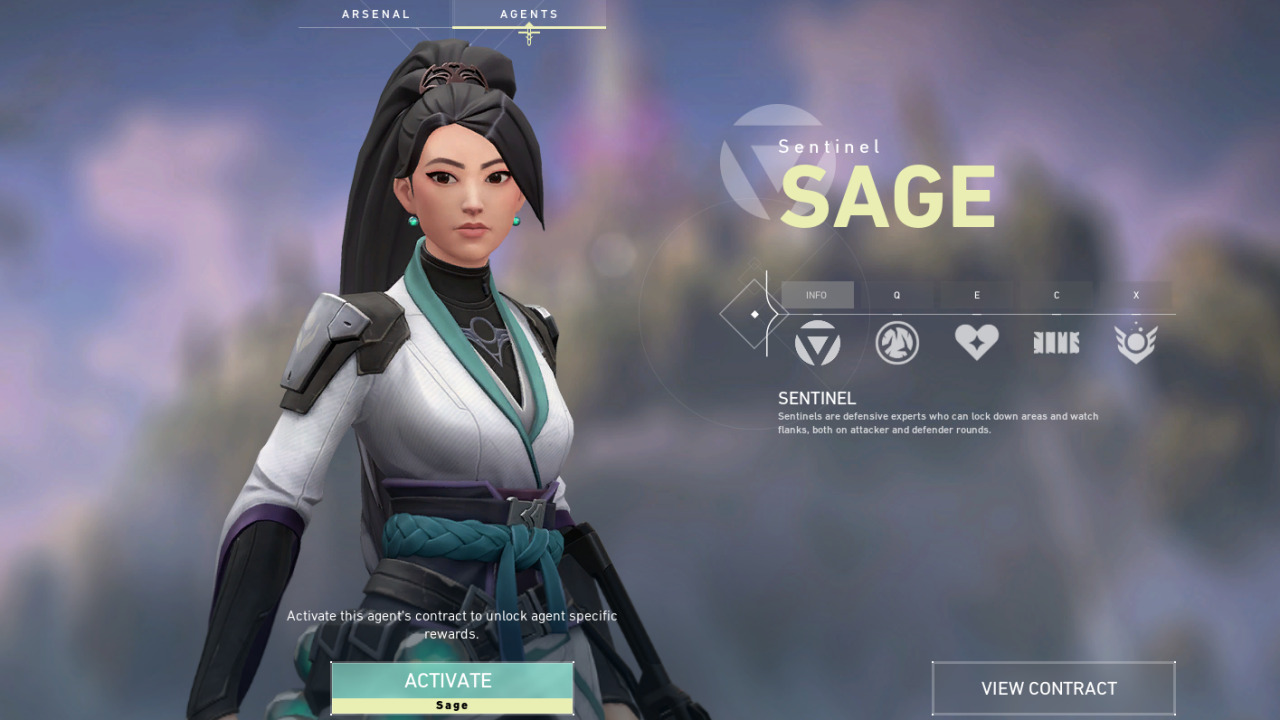Viewport: 1280px width, 720px height.
Task: Open VIEW CONTRACT
Action: click(1053, 688)
